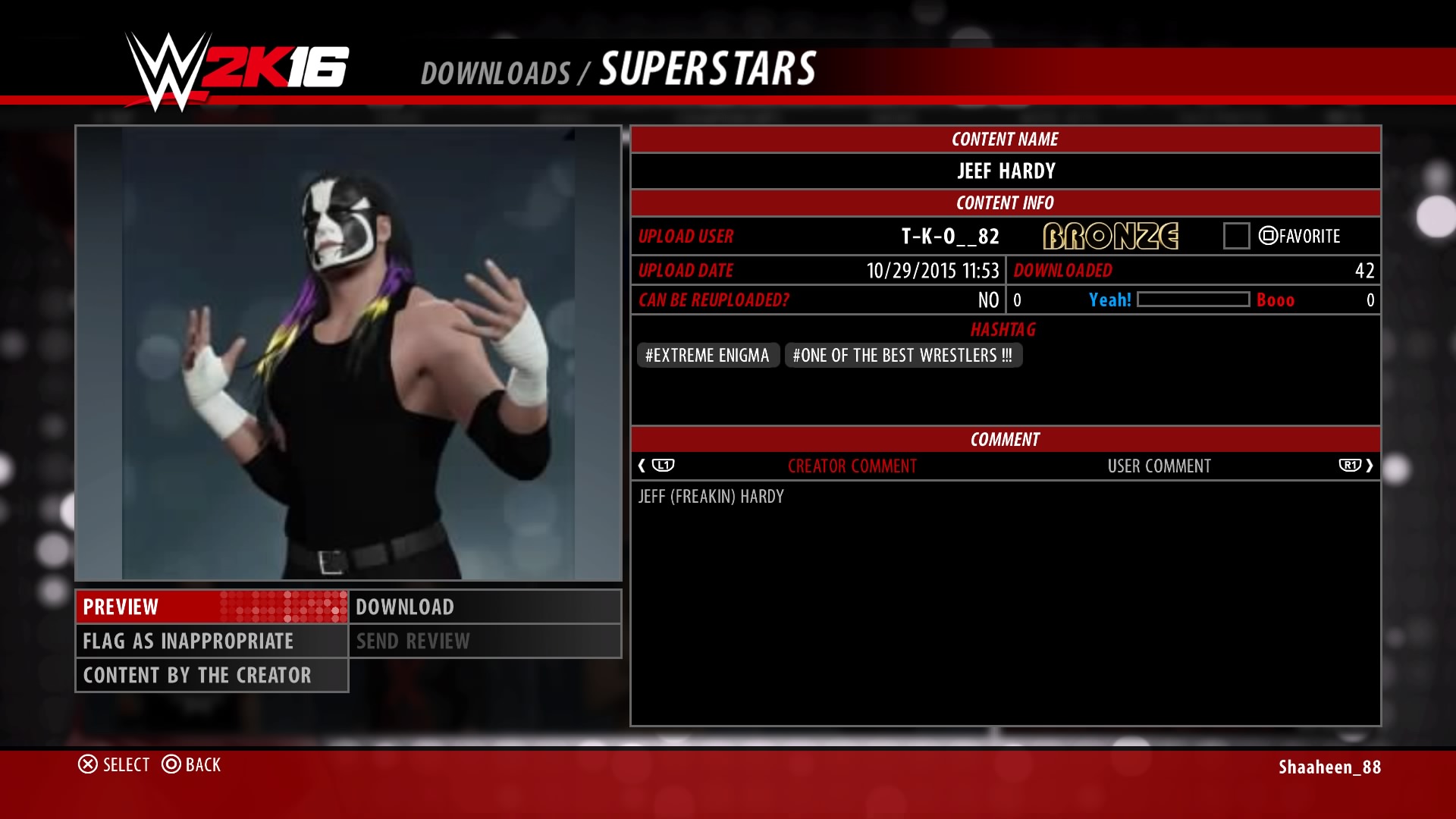The image size is (1456, 819).
Task: Download the Jeef Hardy superstar
Action: [x=405, y=607]
